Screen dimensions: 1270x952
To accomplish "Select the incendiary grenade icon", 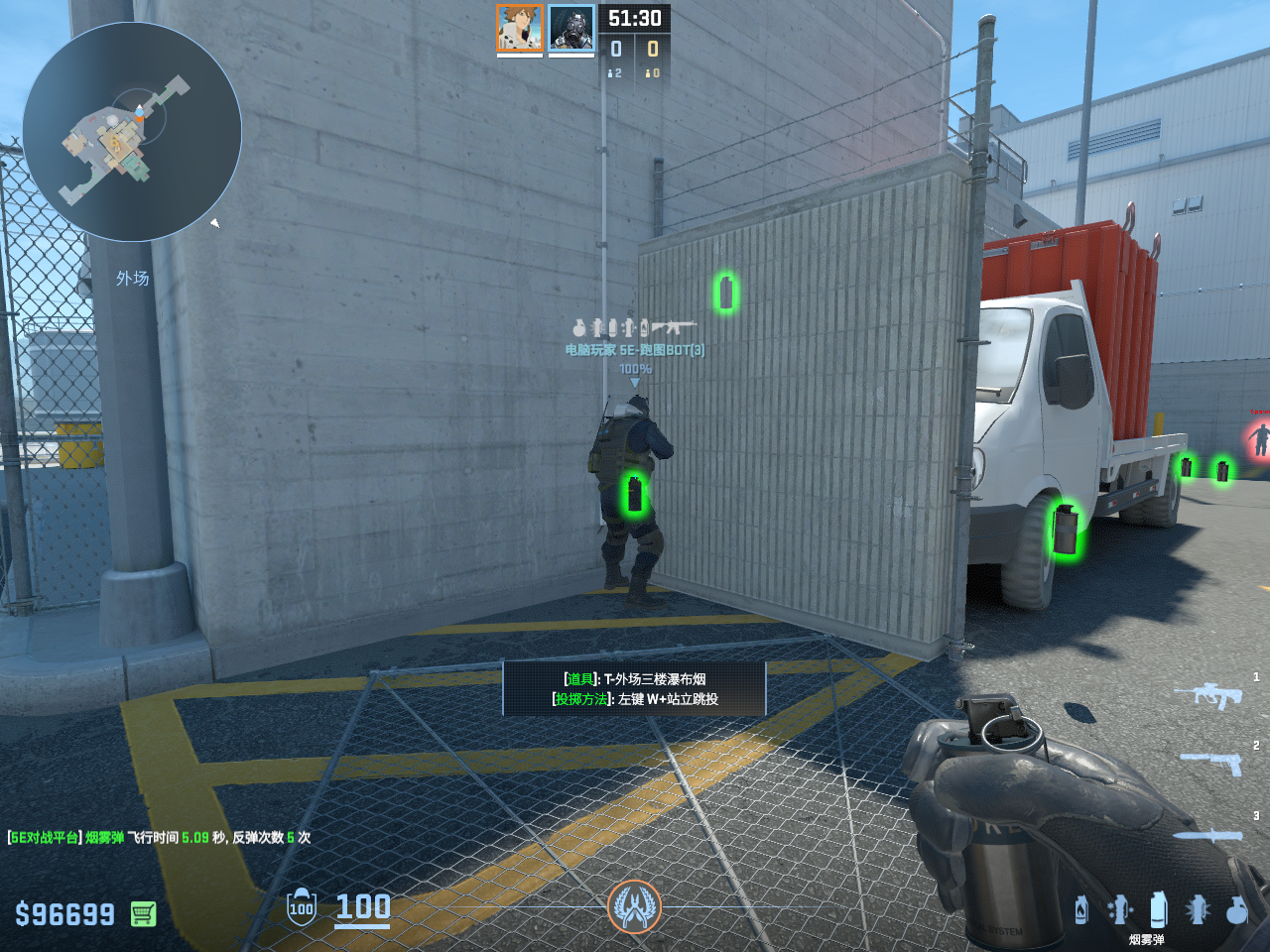I will (x=1081, y=909).
